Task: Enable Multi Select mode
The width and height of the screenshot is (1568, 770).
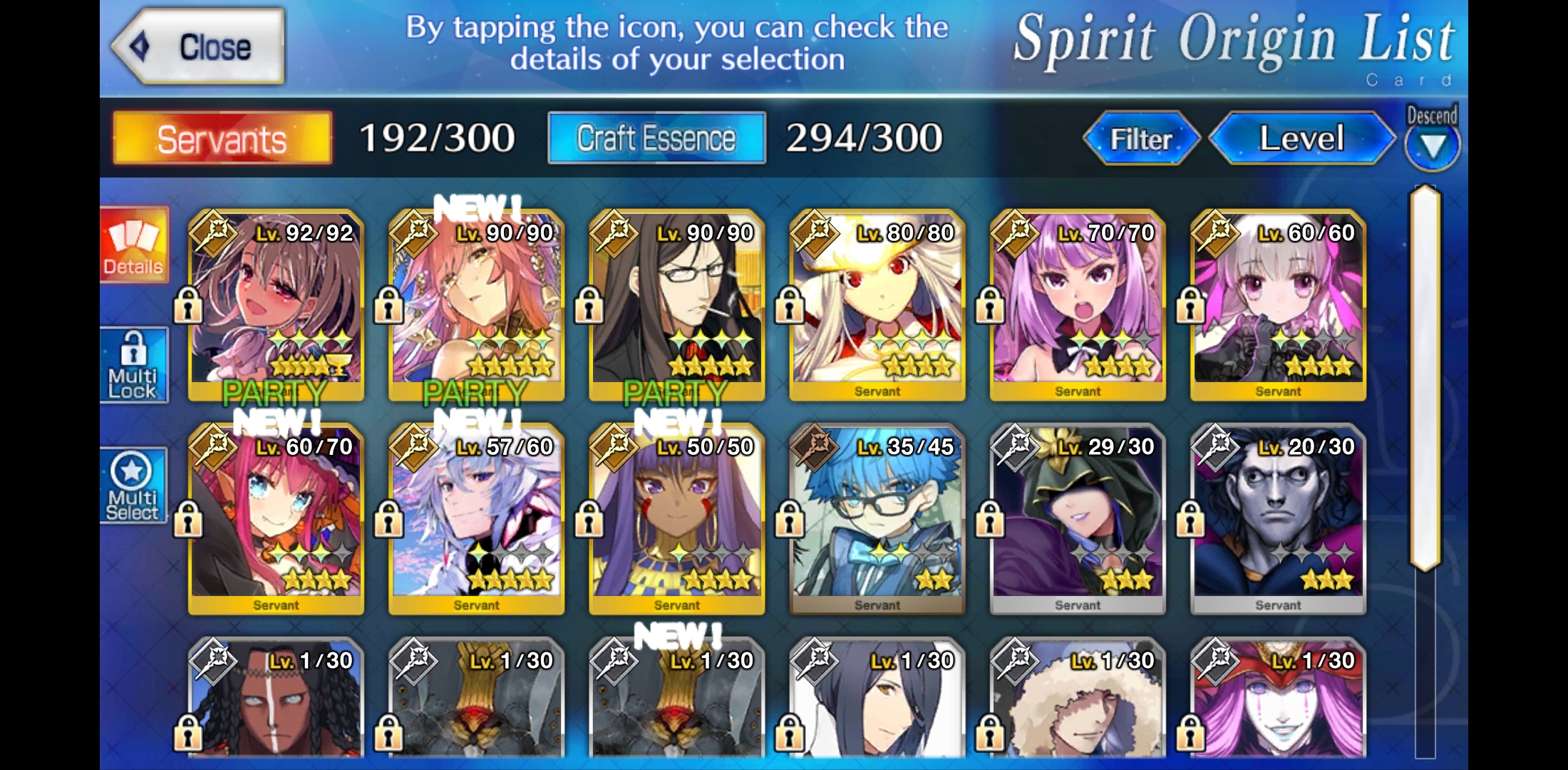Action: (x=134, y=486)
